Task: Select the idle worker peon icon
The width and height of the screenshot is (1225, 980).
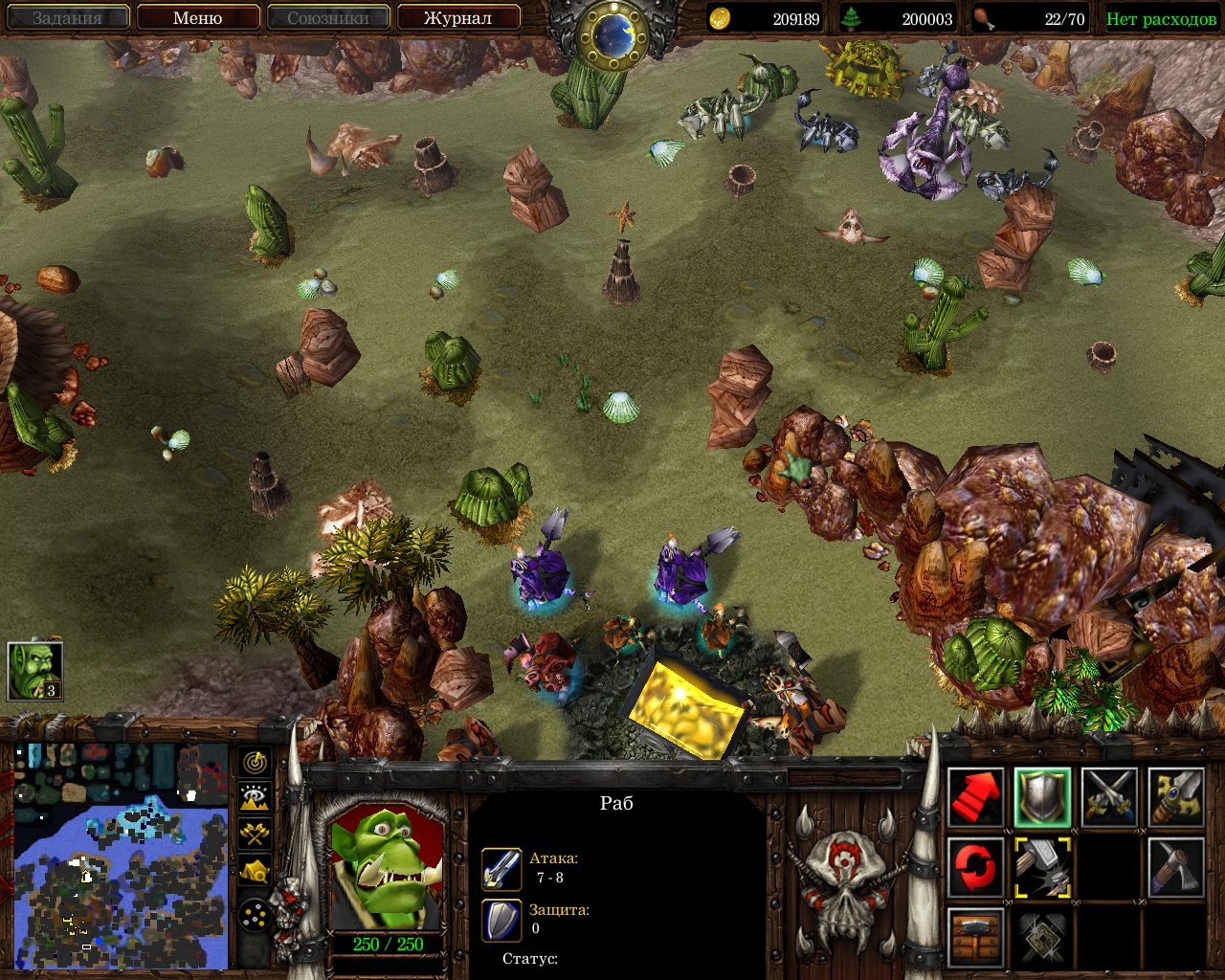Action: (x=35, y=670)
